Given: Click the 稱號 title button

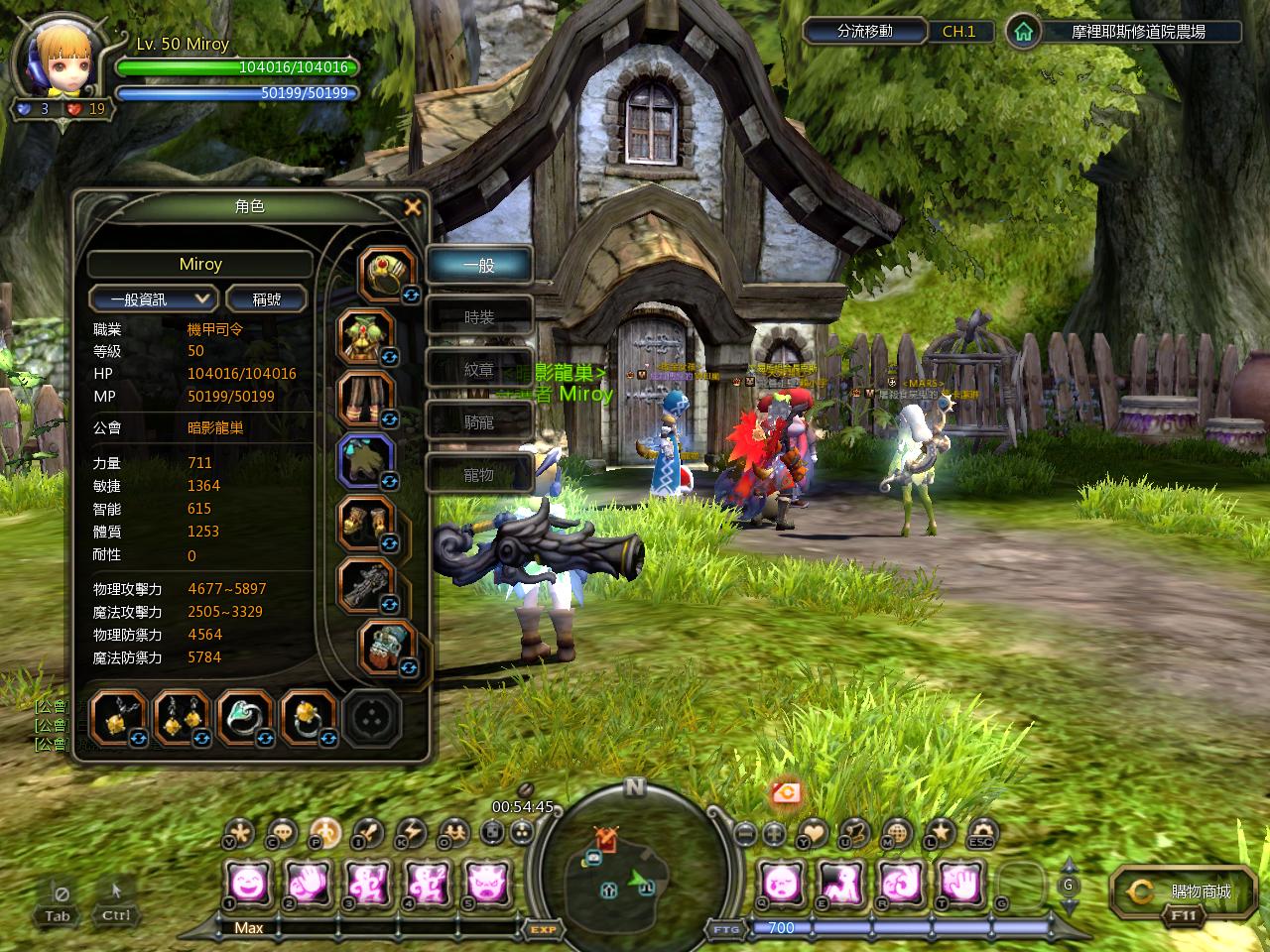Looking at the screenshot, I should coord(266,298).
